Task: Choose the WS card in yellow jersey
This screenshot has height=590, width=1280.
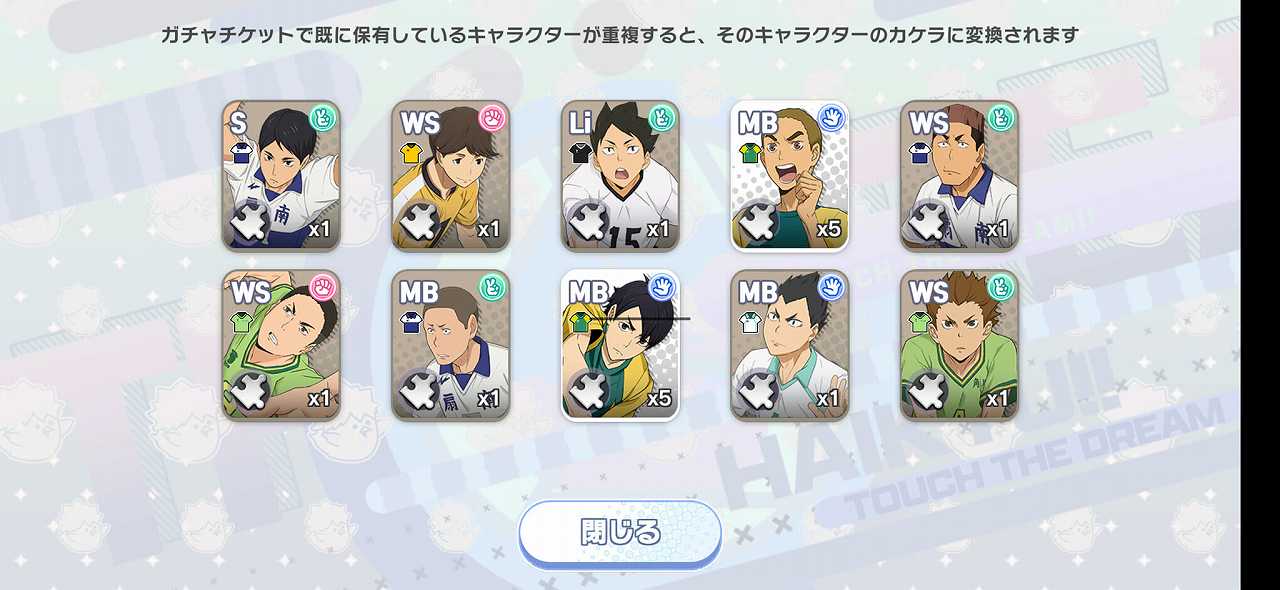Action: 450,175
